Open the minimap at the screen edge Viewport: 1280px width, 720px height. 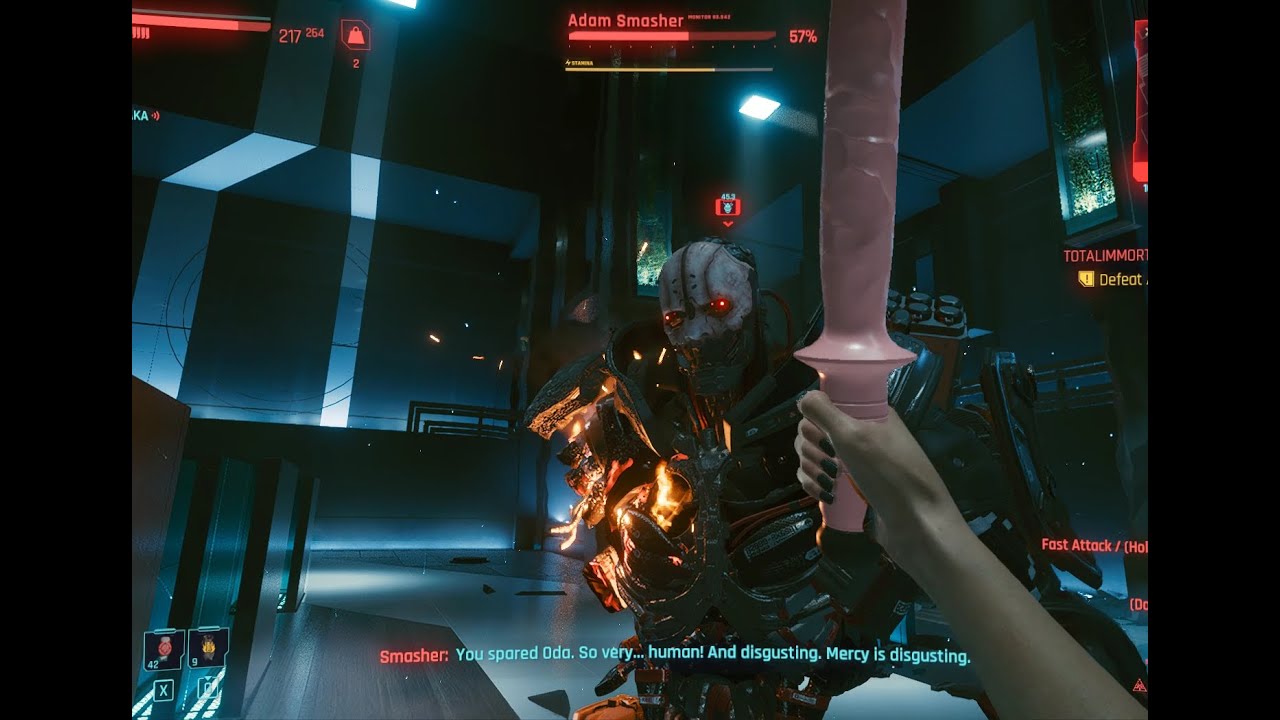coord(1141,100)
